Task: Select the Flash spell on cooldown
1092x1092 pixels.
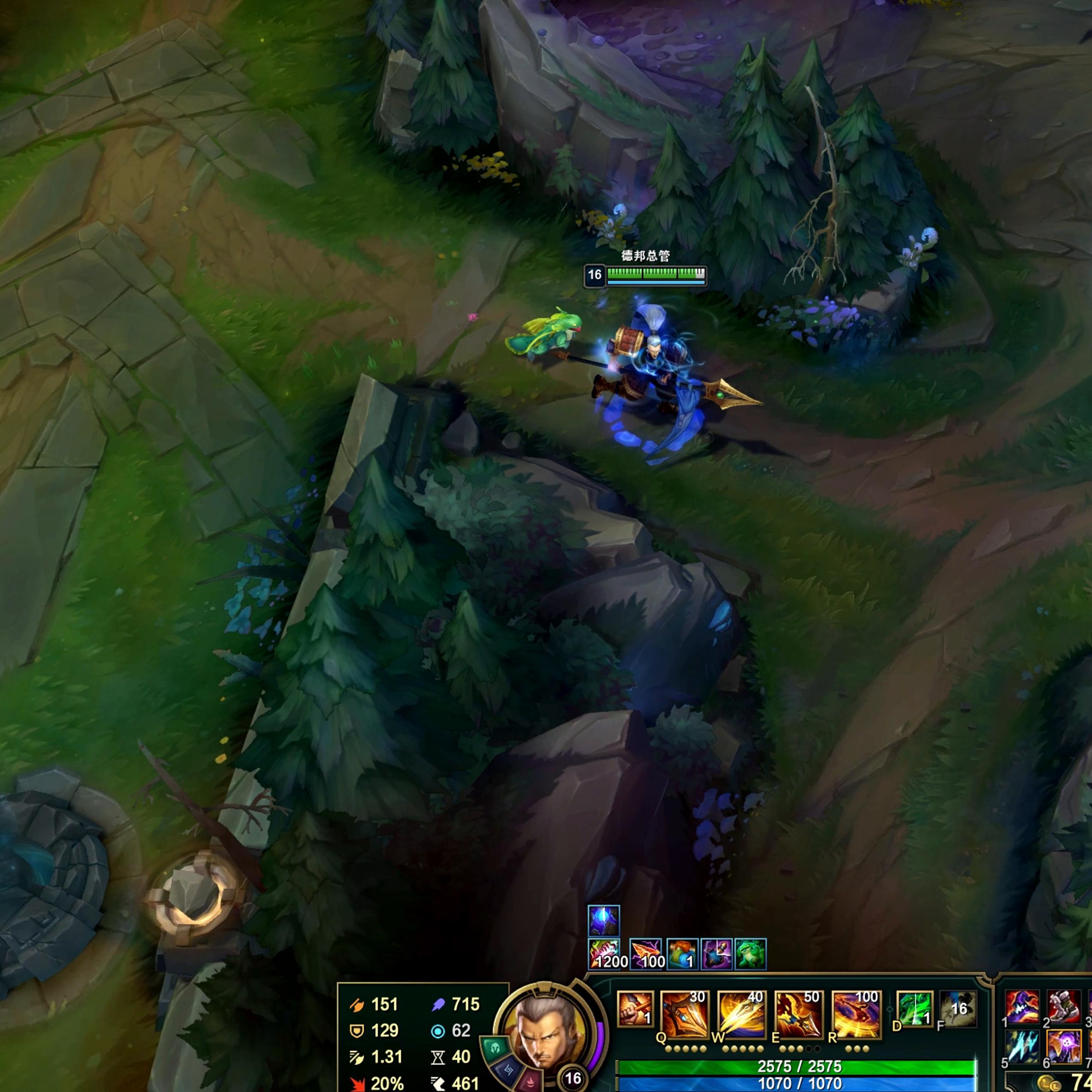Action: pyautogui.click(x=959, y=1009)
